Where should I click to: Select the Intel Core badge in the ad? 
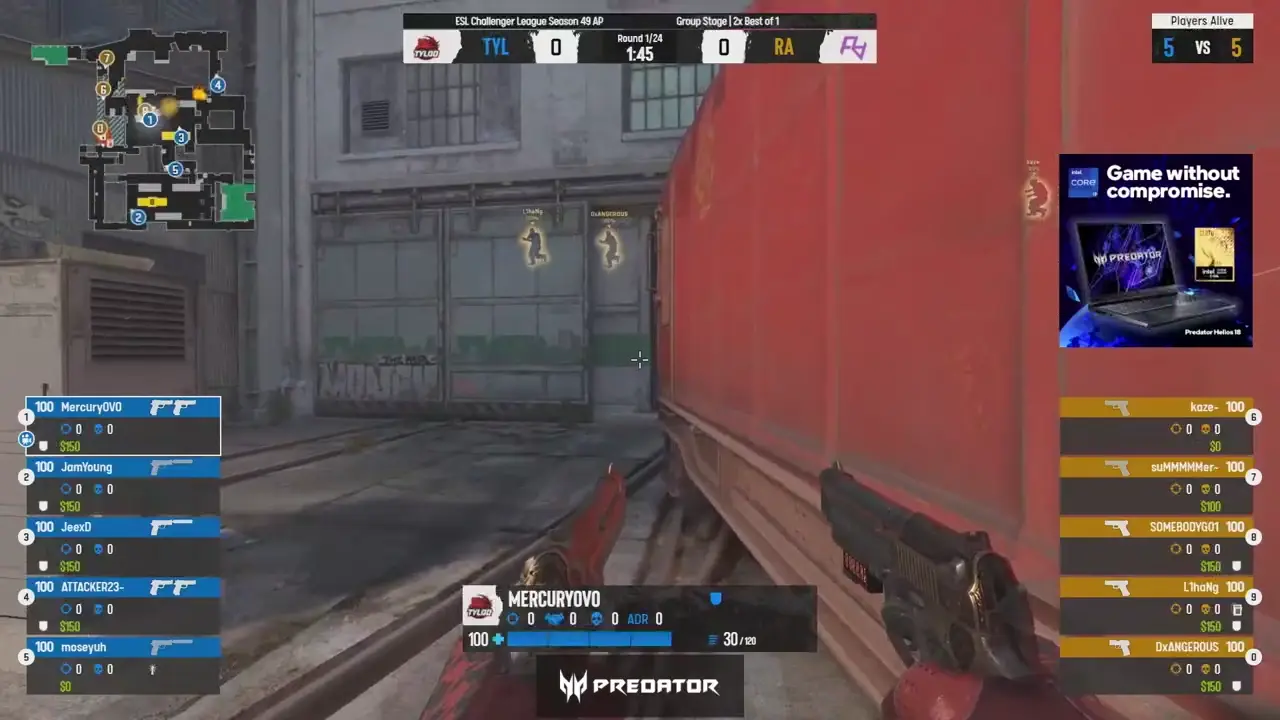(x=1083, y=182)
